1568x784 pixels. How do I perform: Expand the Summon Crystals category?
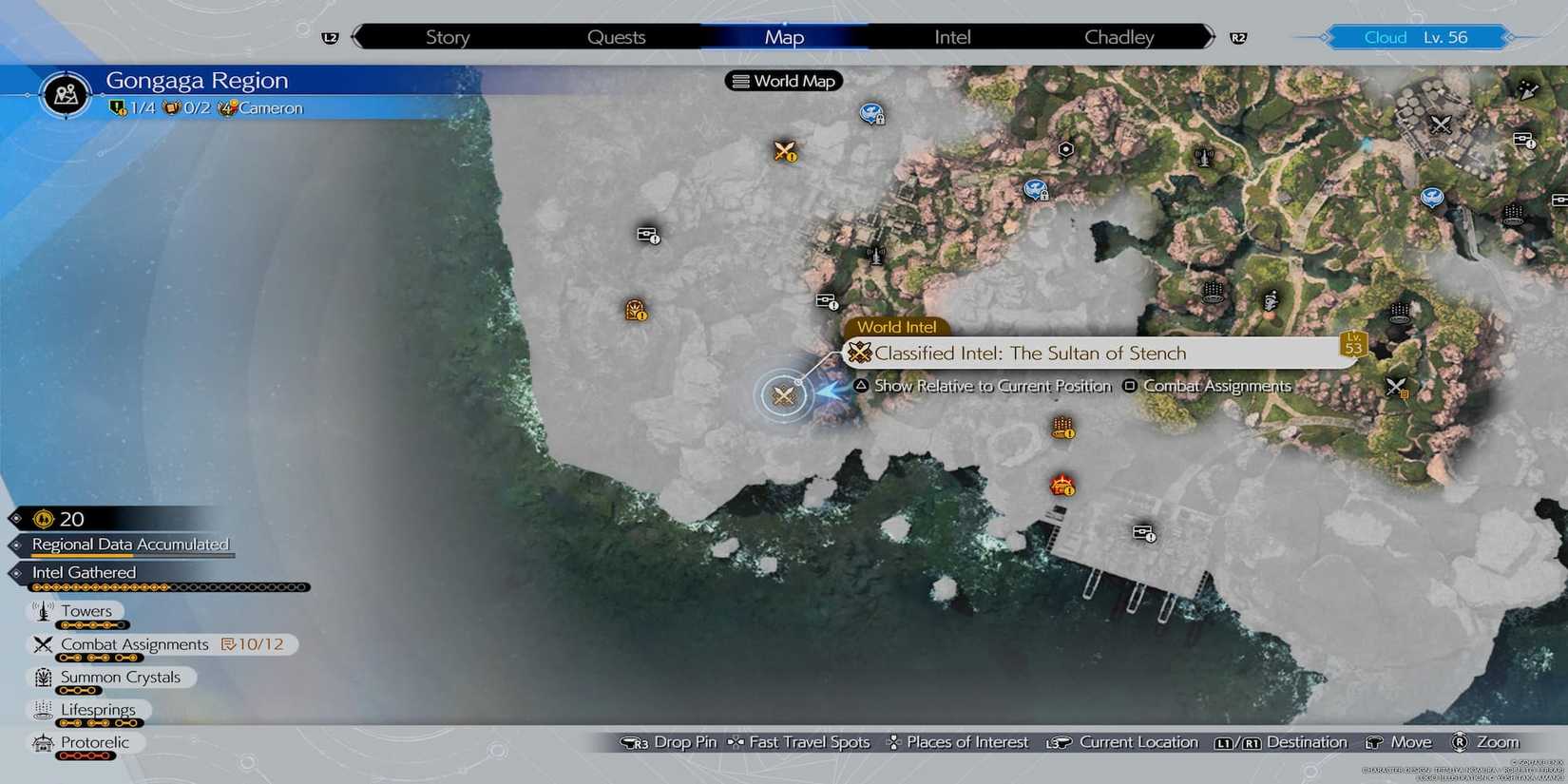tap(120, 677)
